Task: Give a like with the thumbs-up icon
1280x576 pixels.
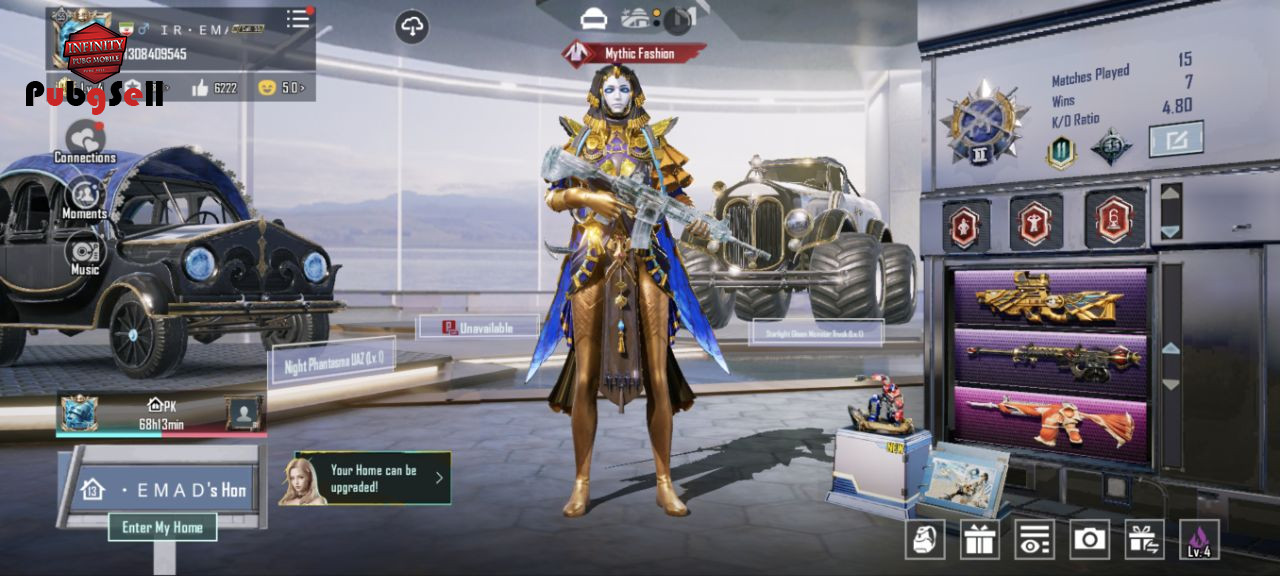Action: (x=200, y=88)
